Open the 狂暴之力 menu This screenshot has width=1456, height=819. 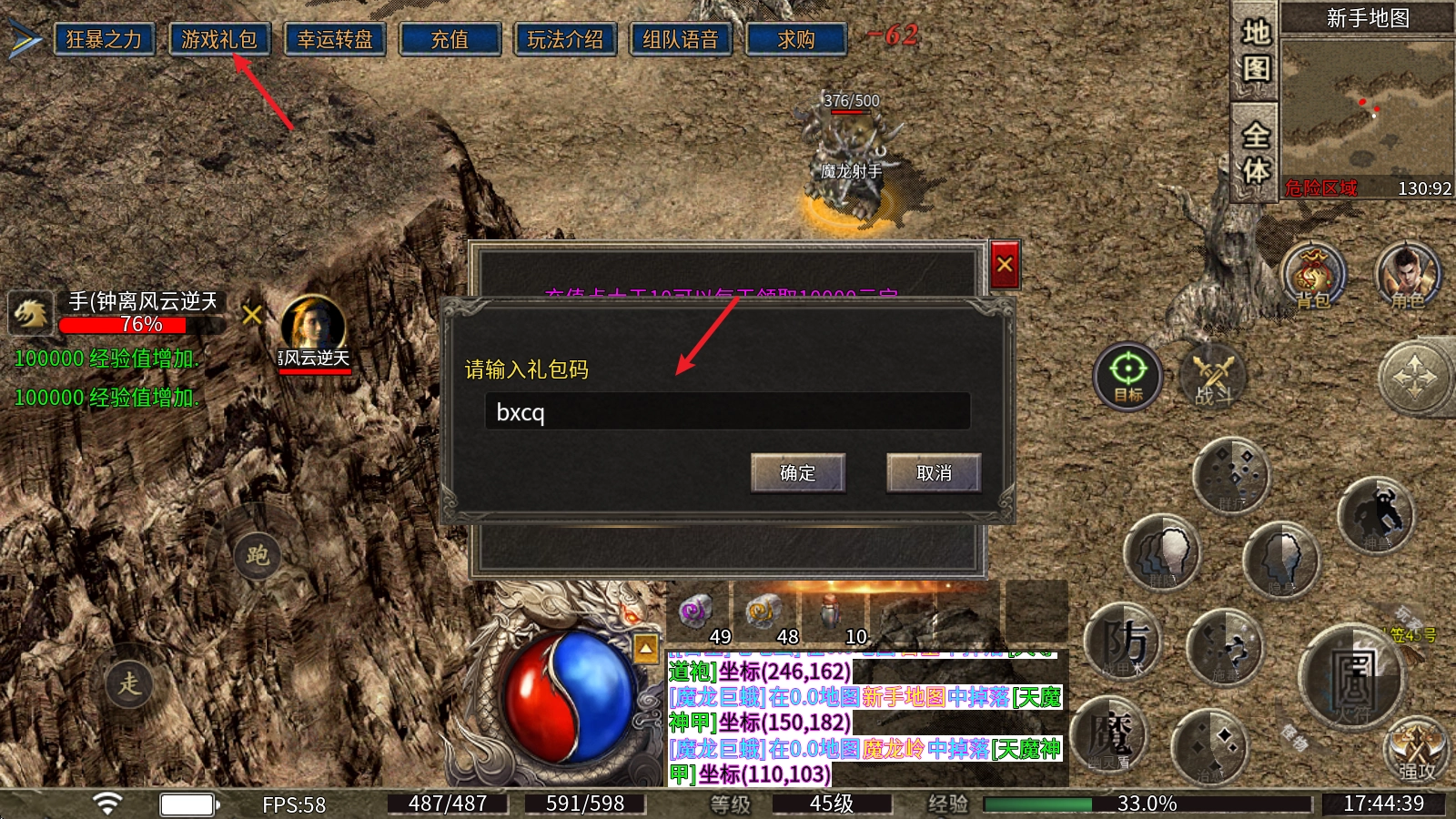click(x=104, y=40)
